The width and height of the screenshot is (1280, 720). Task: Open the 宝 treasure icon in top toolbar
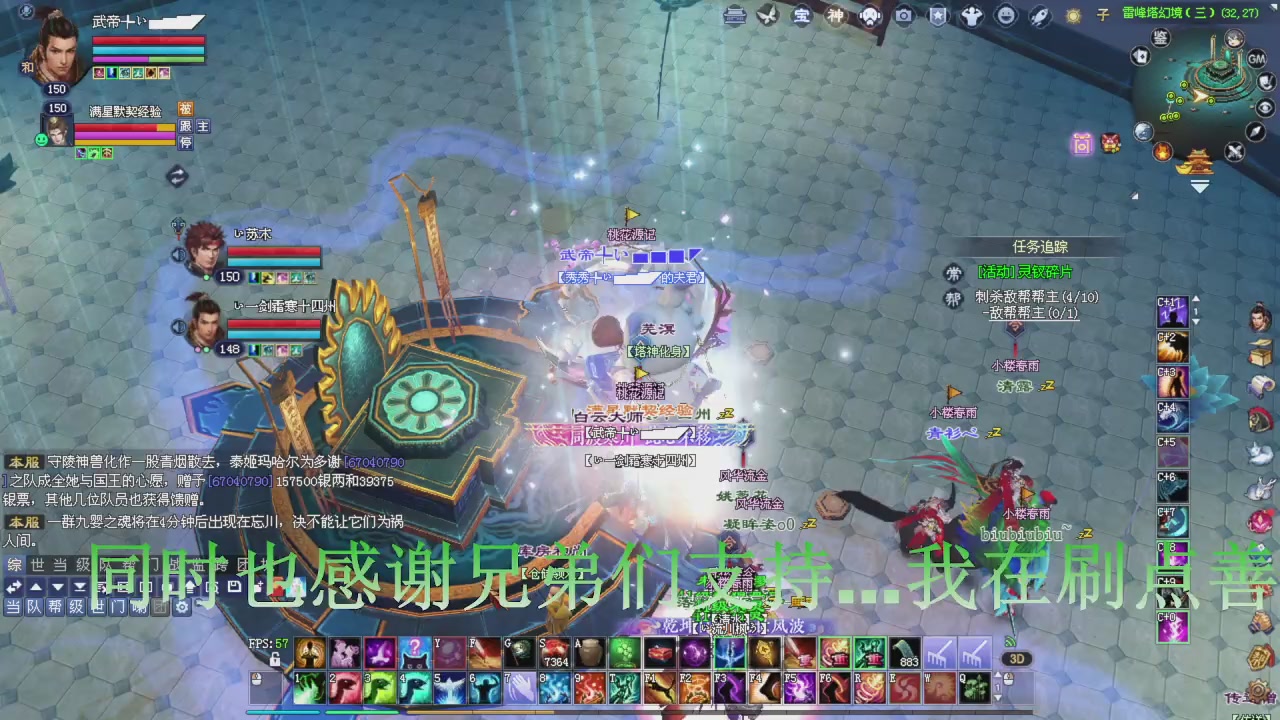800,15
